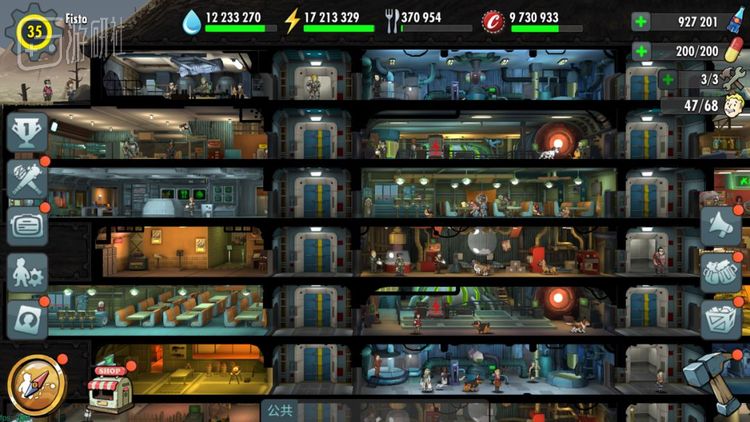Image resolution: width=750 pixels, height=422 pixels.
Task: Open the player profile gear badge
Action: tap(35, 31)
